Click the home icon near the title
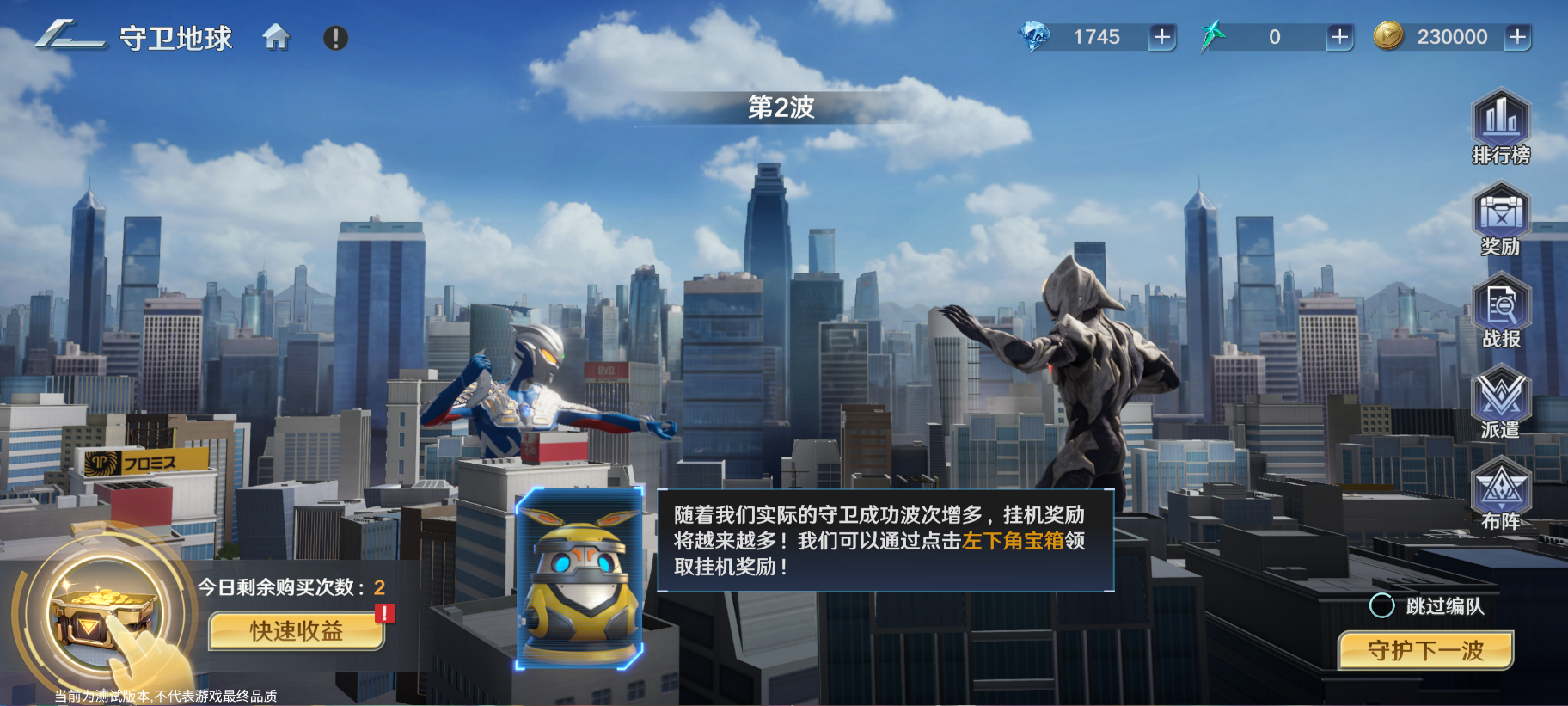The height and width of the screenshot is (706, 1568). [x=277, y=38]
